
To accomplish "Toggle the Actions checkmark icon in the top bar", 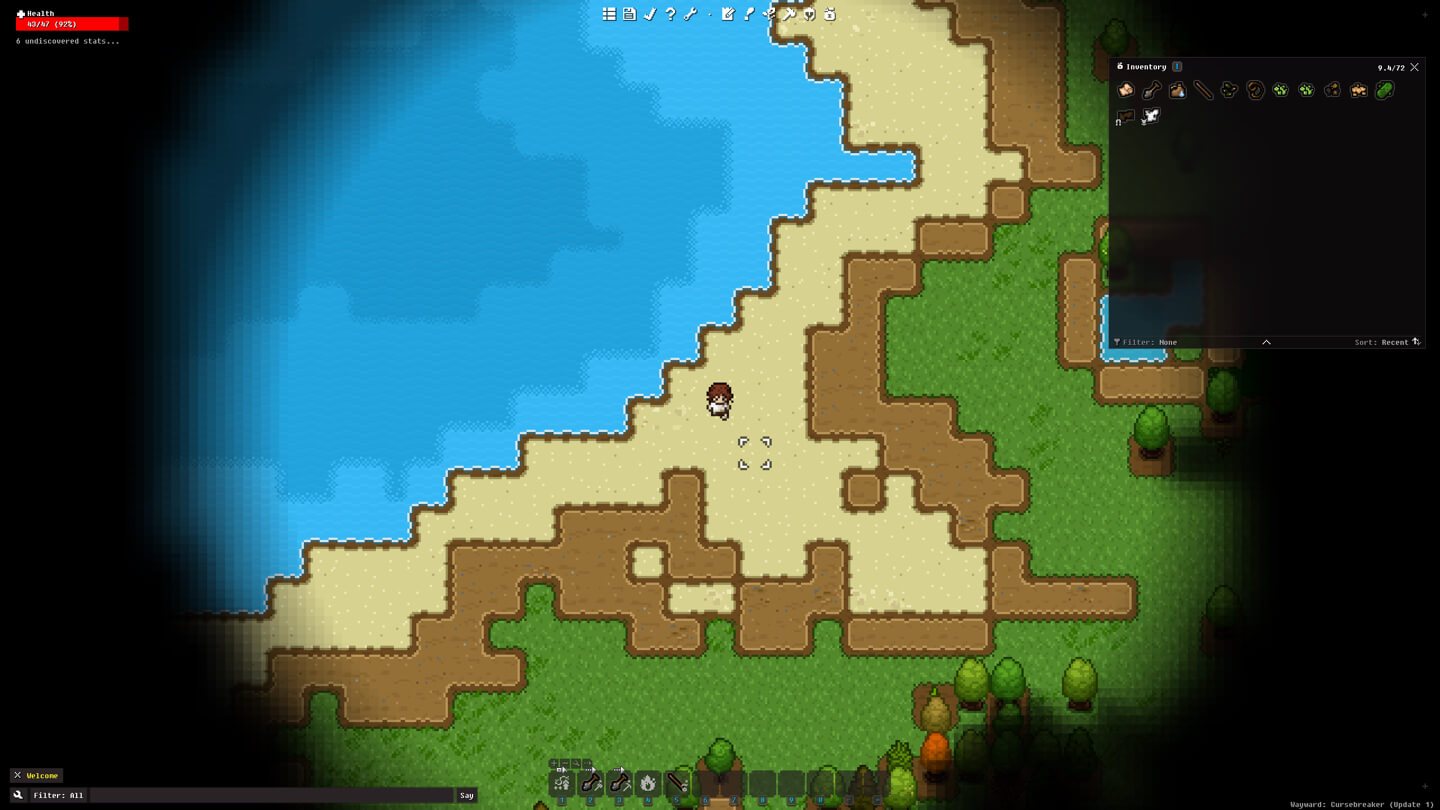I will click(x=650, y=14).
